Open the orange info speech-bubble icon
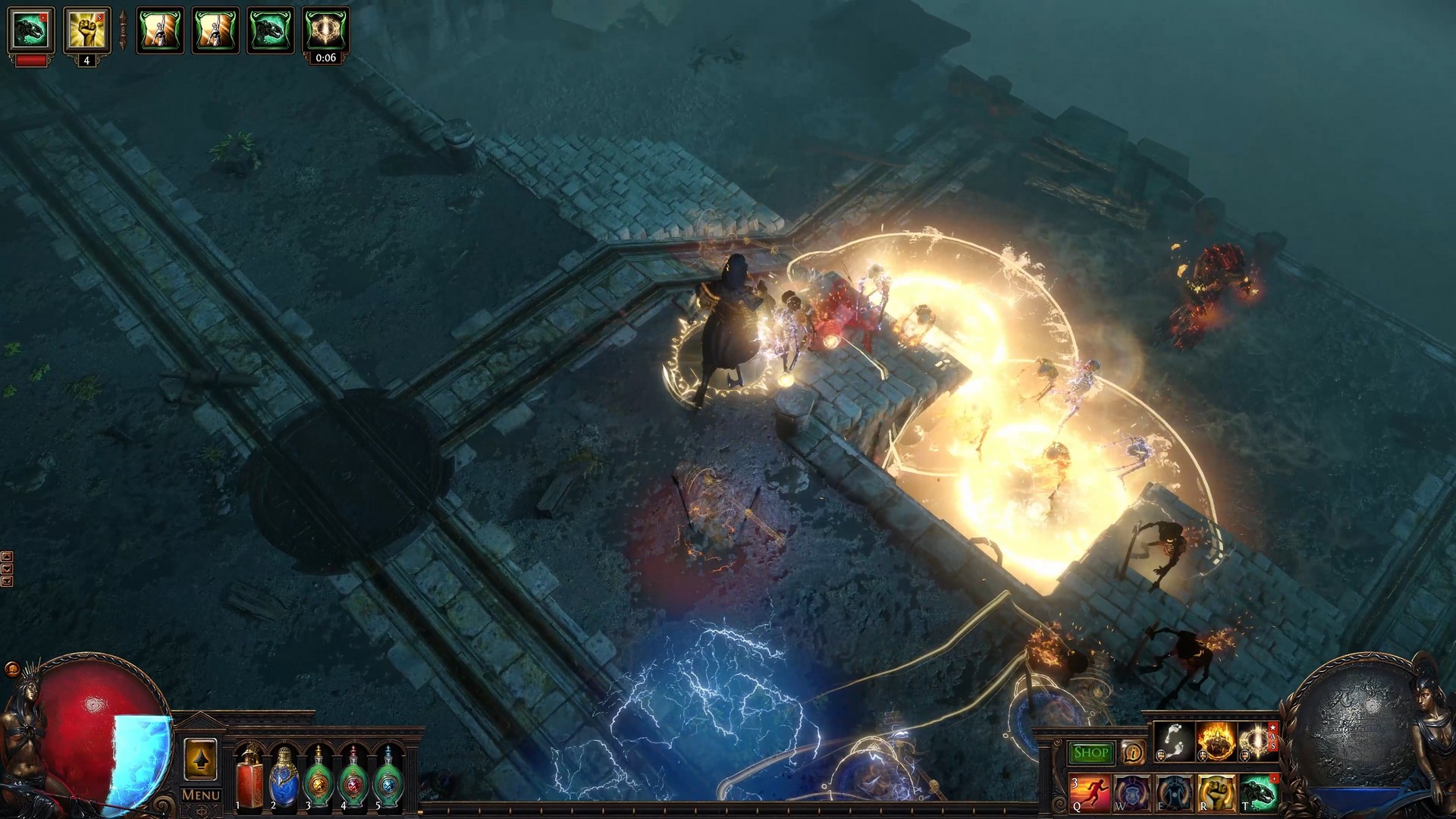 [x=1133, y=752]
